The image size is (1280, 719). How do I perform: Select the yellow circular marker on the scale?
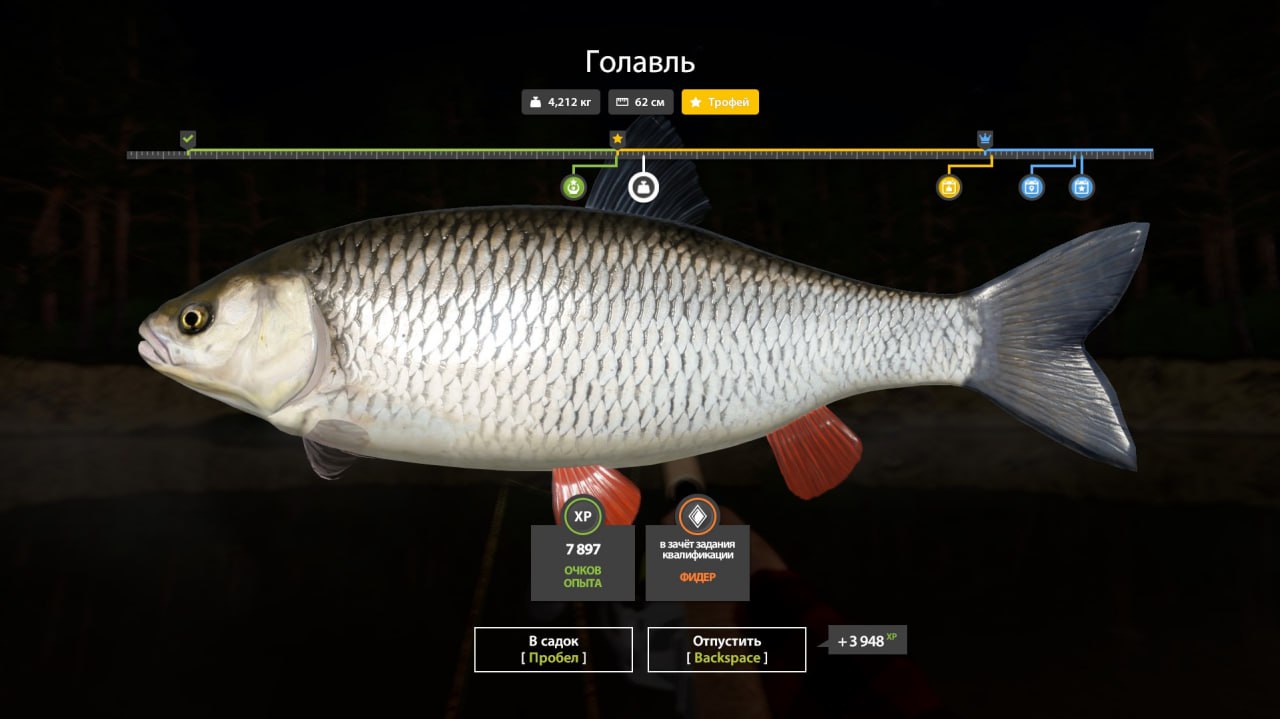949,187
